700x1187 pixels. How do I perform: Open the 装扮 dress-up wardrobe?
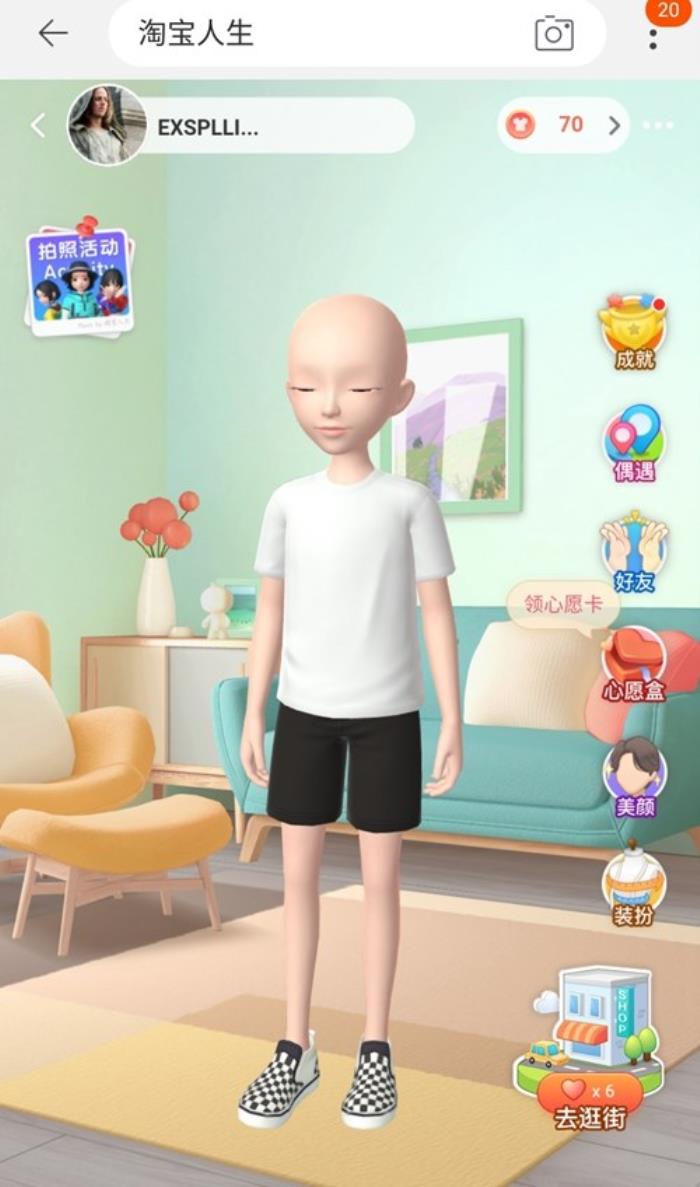(633, 886)
